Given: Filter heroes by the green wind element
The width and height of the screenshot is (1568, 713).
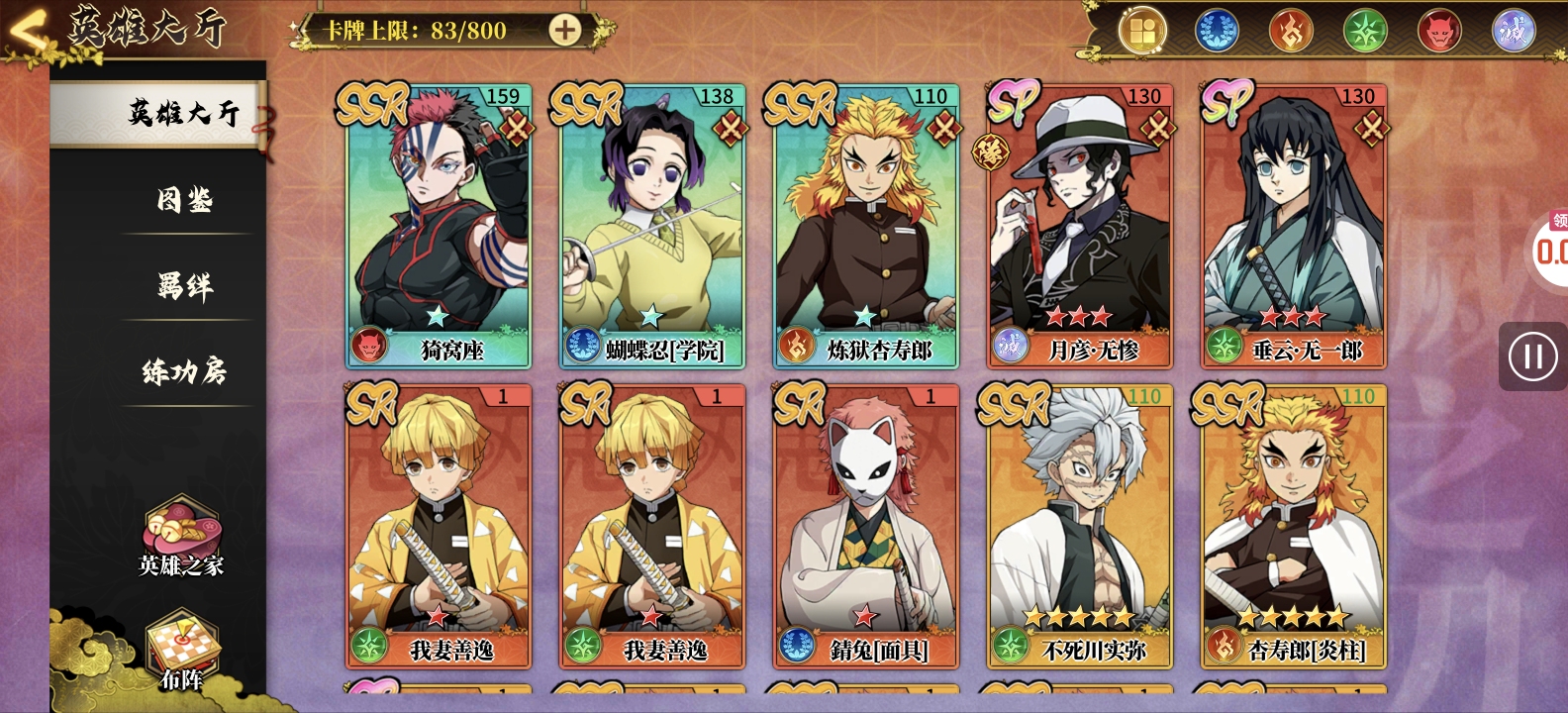Looking at the screenshot, I should 1365,32.
